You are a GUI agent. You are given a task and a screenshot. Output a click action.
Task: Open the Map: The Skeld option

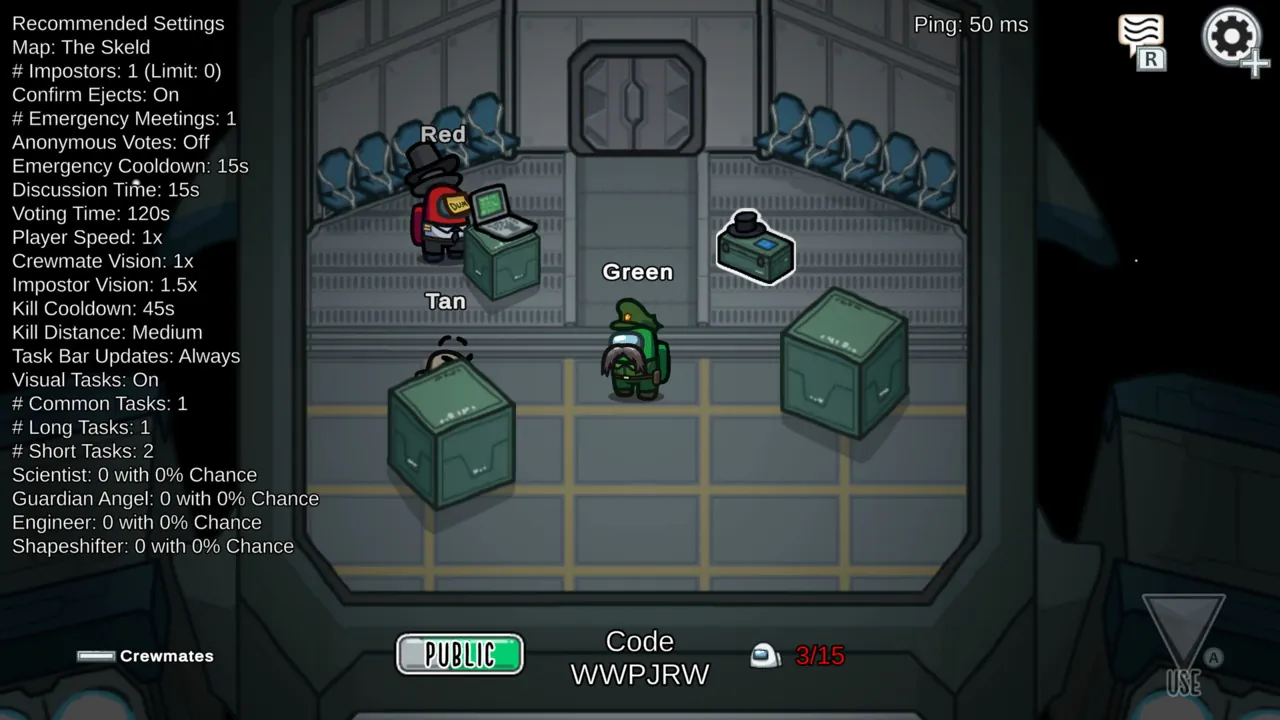pos(81,47)
